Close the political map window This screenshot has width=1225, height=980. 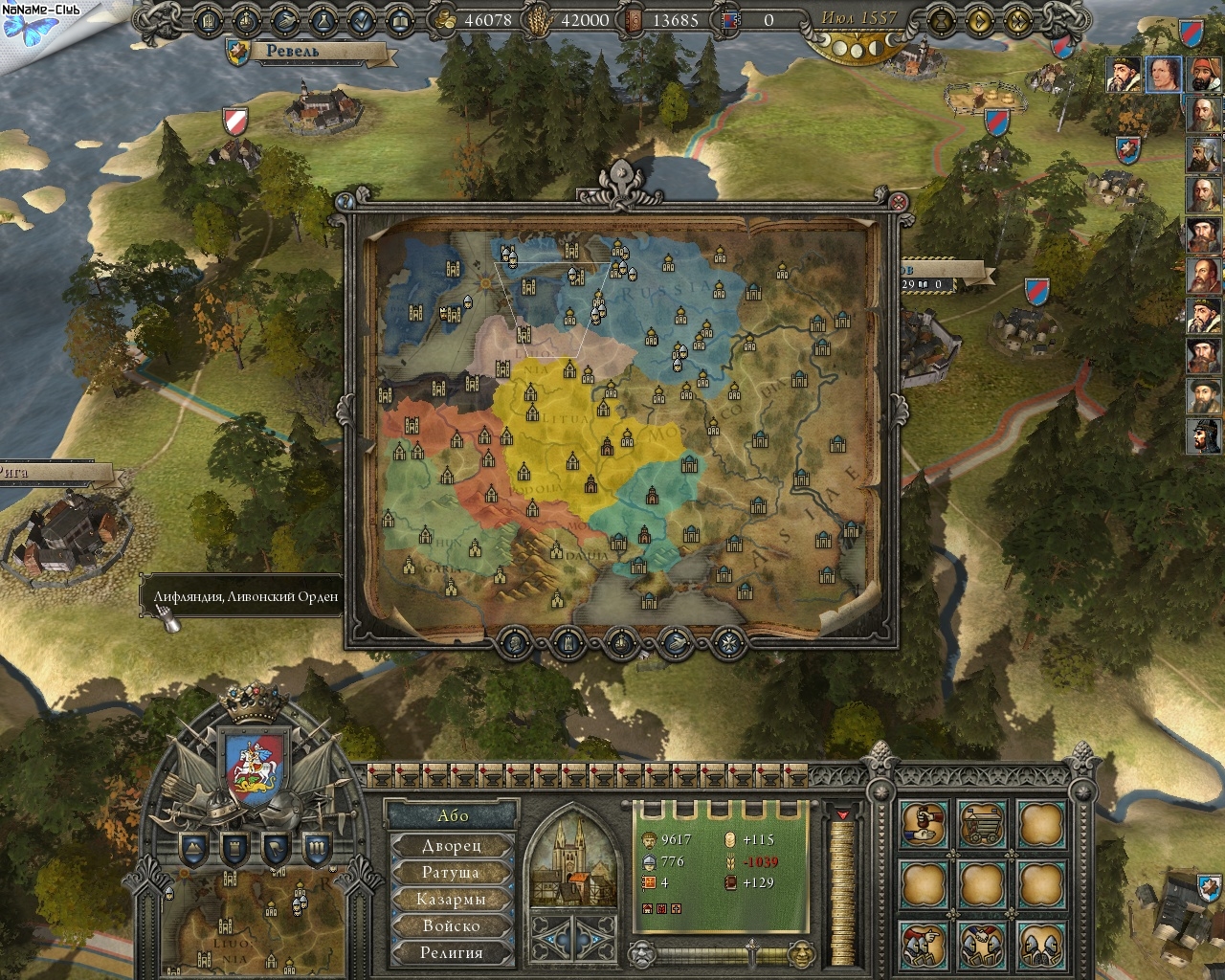click(x=898, y=202)
